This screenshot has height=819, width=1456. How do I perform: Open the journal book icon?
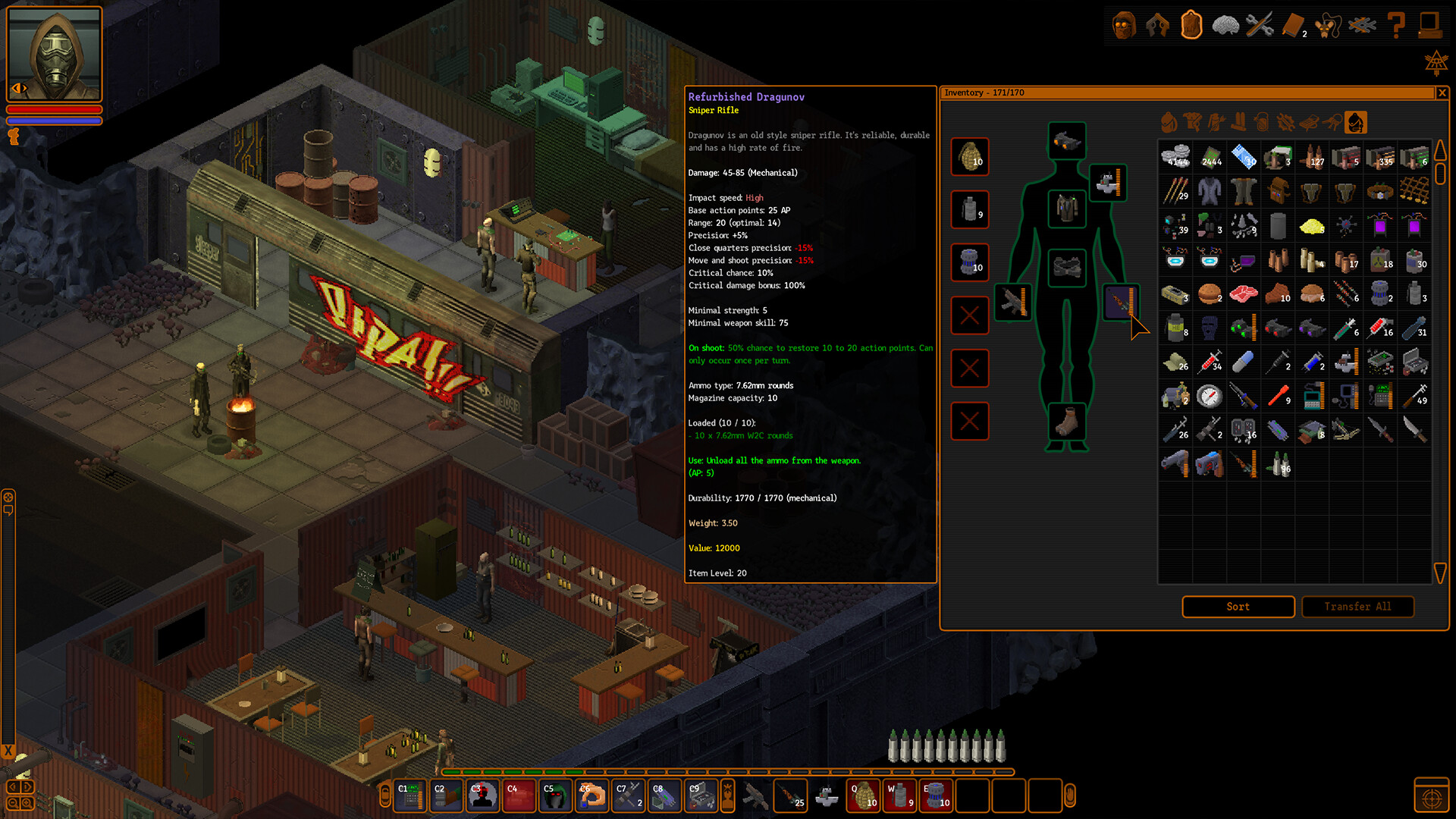pyautogui.click(x=1293, y=26)
